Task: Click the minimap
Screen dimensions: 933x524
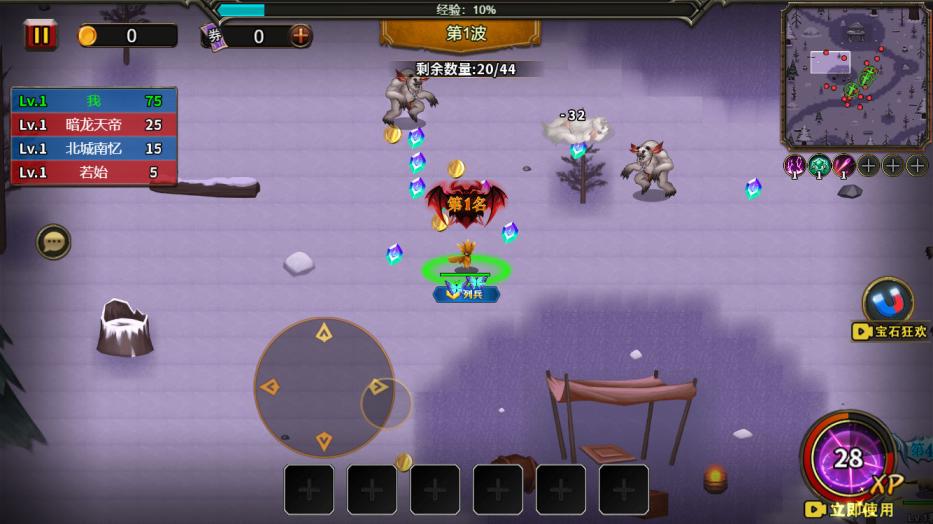Action: (x=855, y=77)
